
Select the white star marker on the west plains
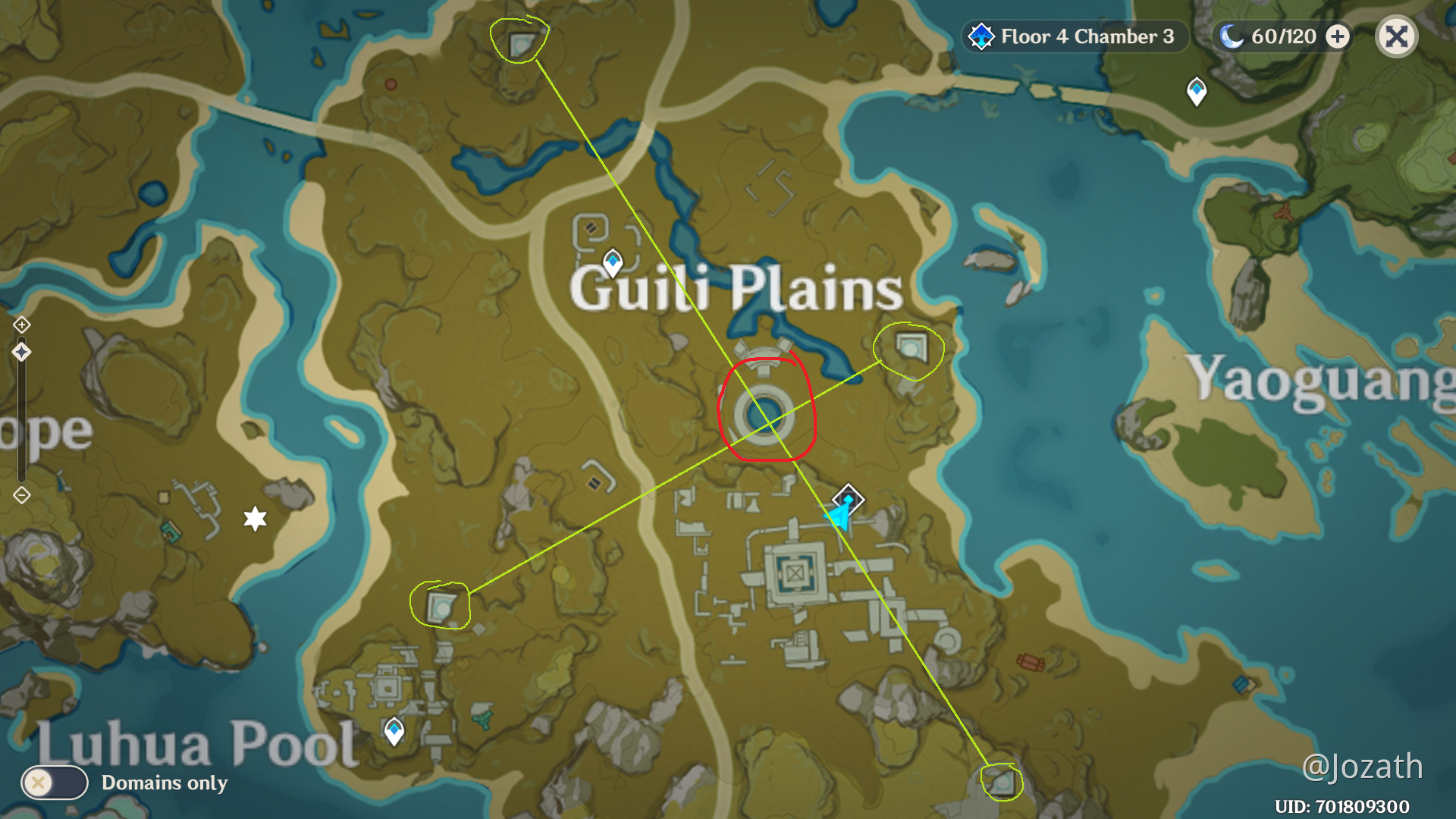pyautogui.click(x=256, y=518)
